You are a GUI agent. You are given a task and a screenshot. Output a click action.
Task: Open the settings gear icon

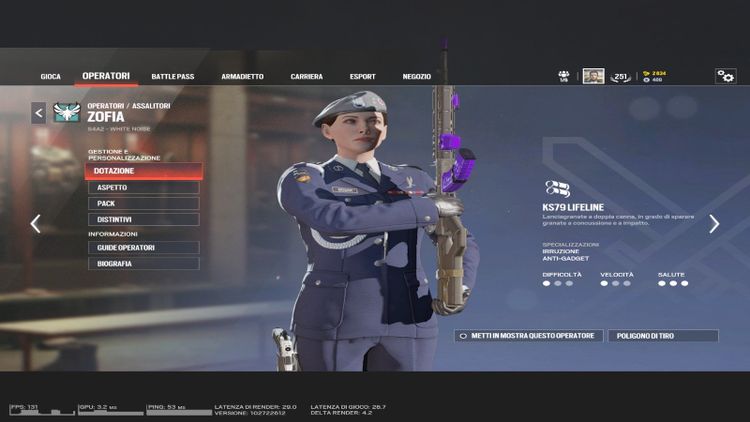(x=725, y=76)
